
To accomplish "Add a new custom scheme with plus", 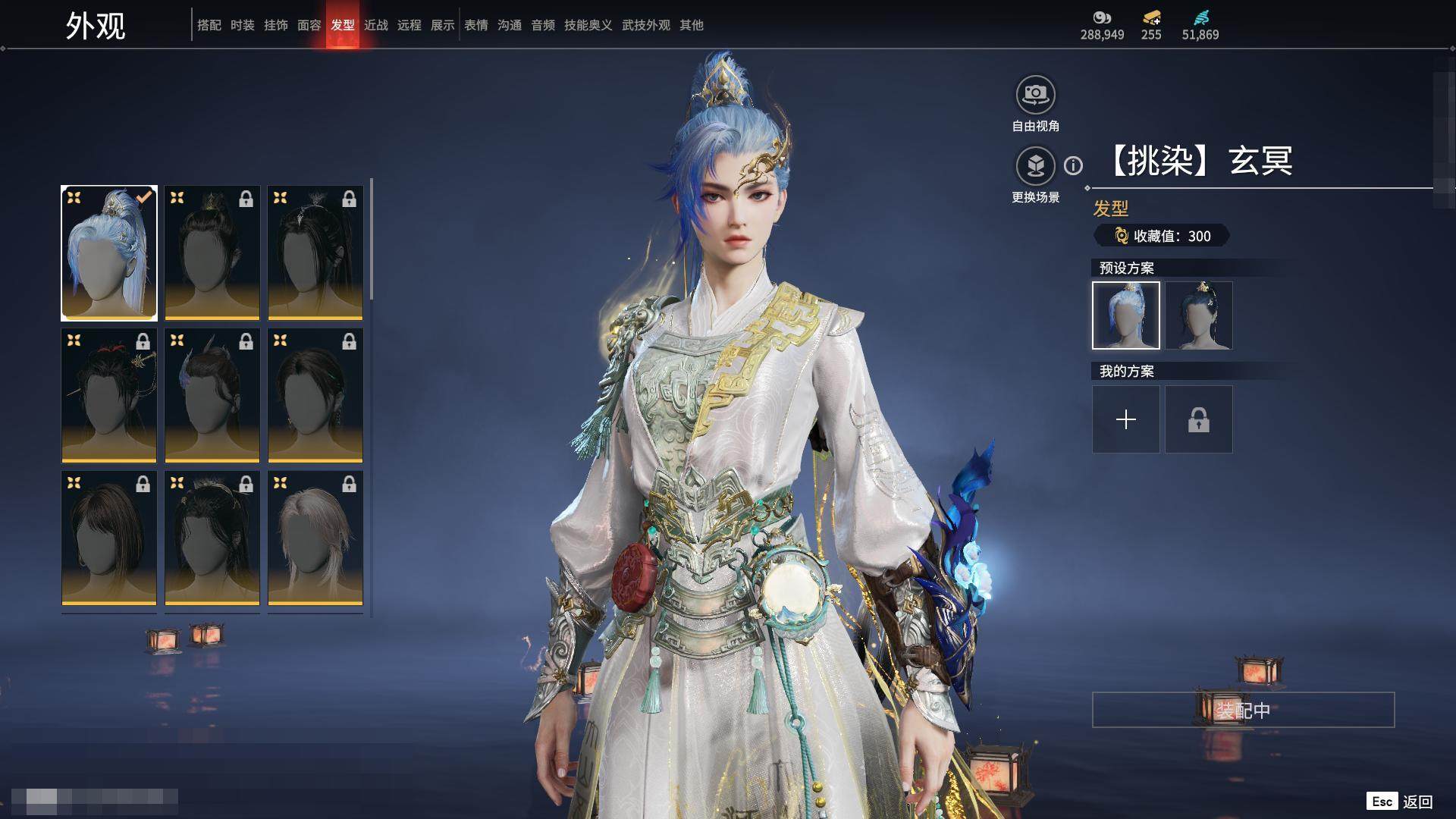I will (1125, 419).
